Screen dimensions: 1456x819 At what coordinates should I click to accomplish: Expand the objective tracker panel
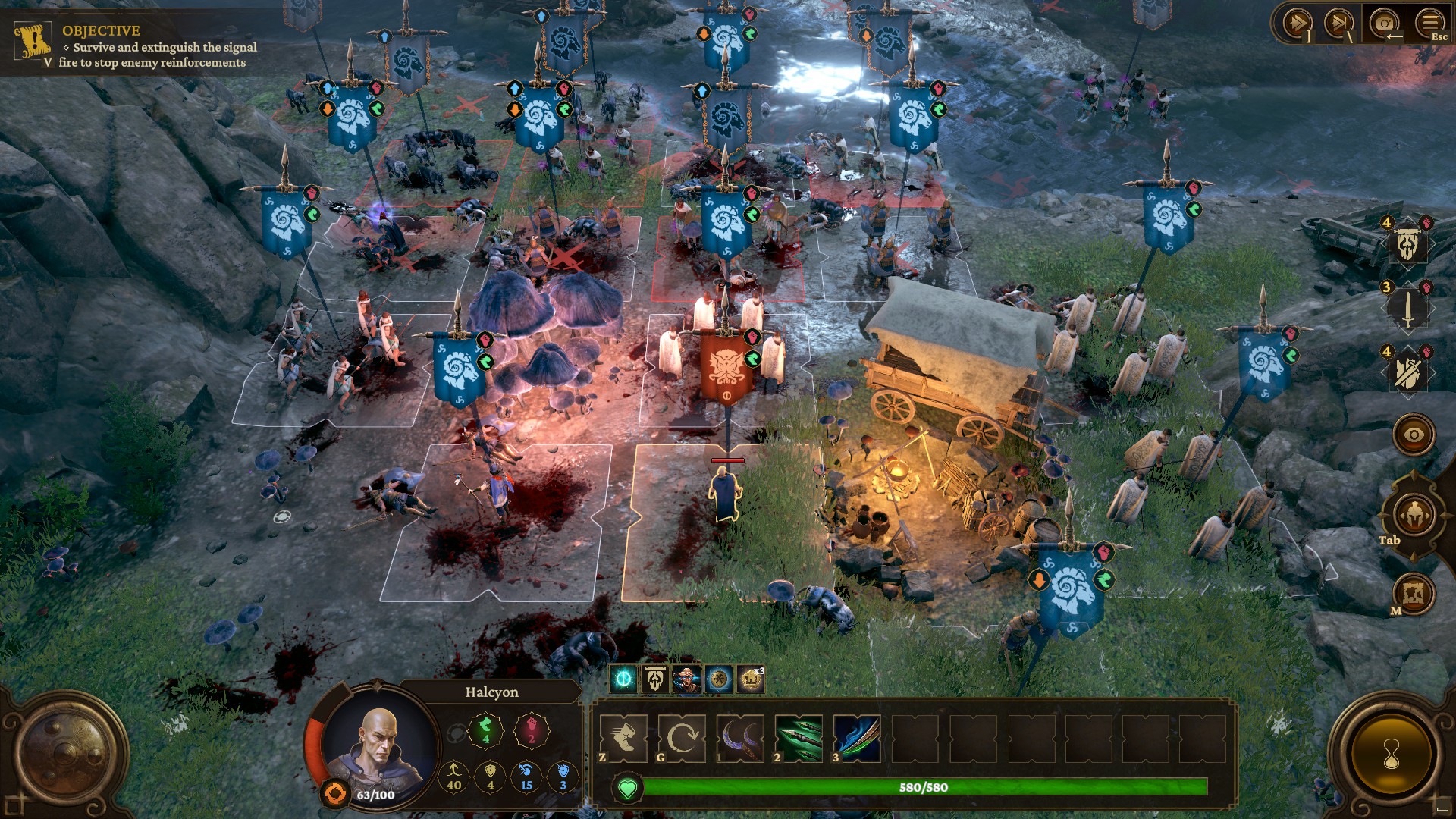(48, 62)
